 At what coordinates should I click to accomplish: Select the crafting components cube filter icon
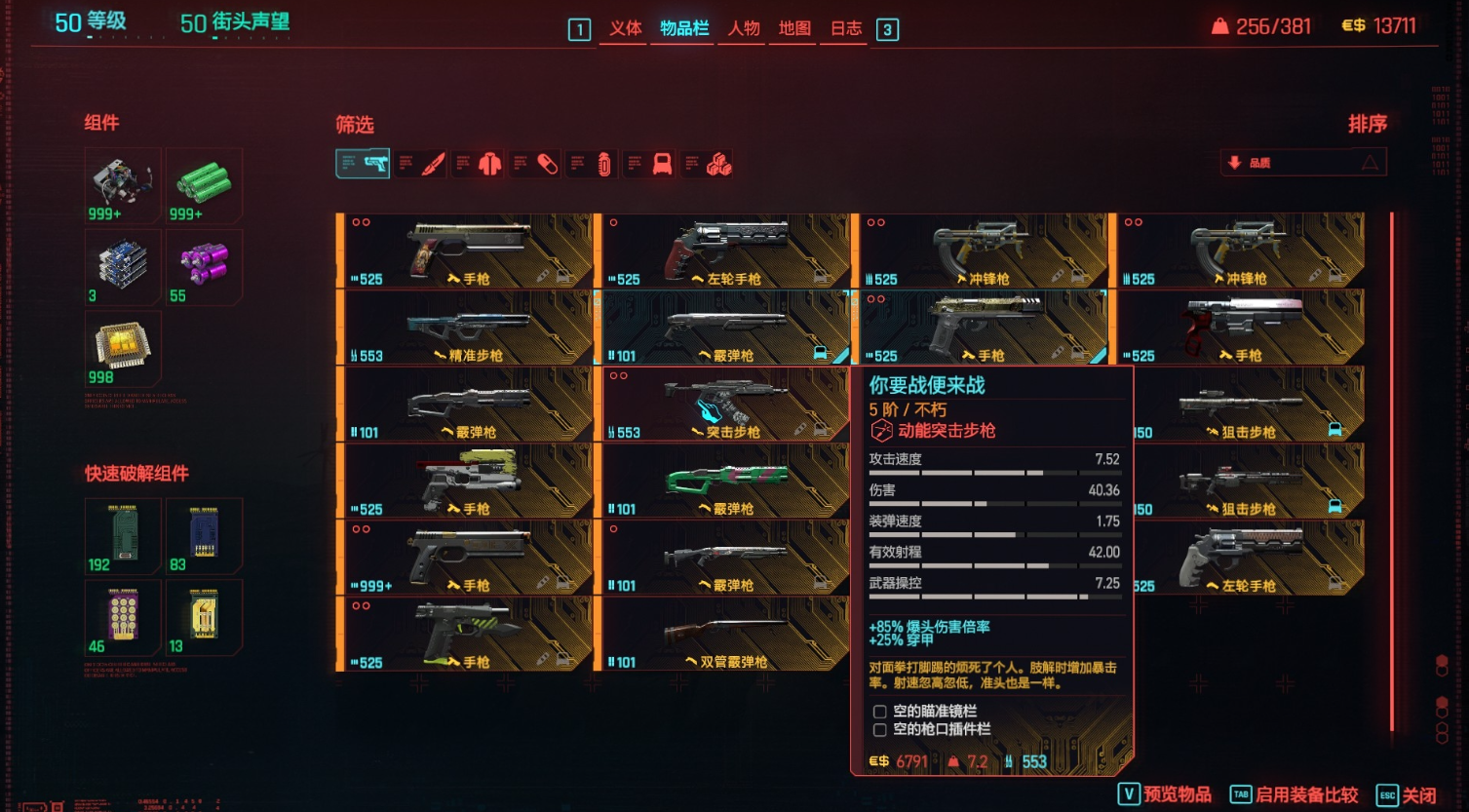click(718, 163)
